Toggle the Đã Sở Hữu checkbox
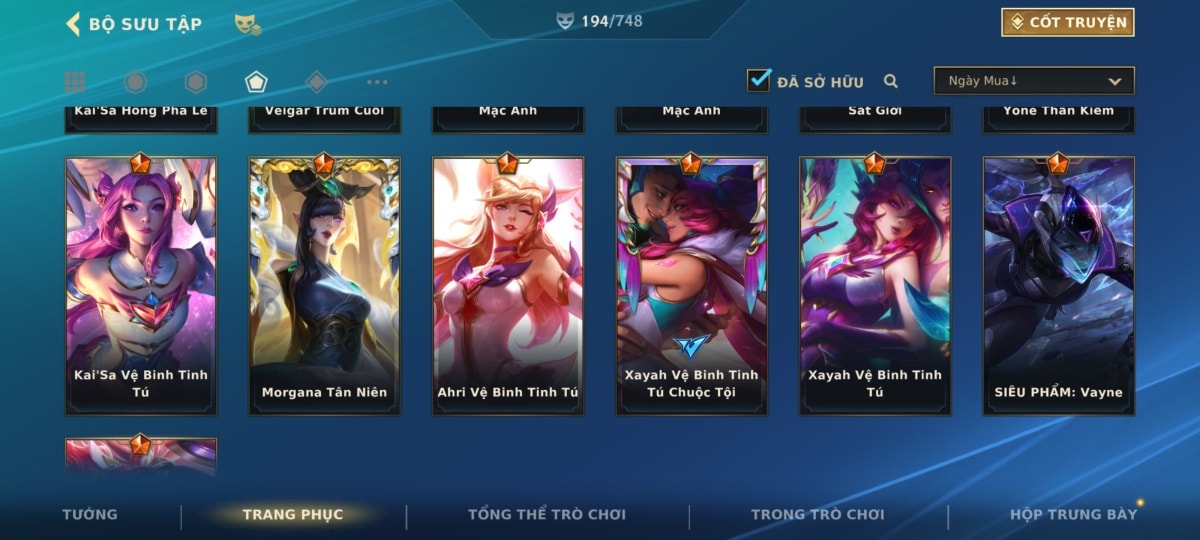 (x=759, y=81)
